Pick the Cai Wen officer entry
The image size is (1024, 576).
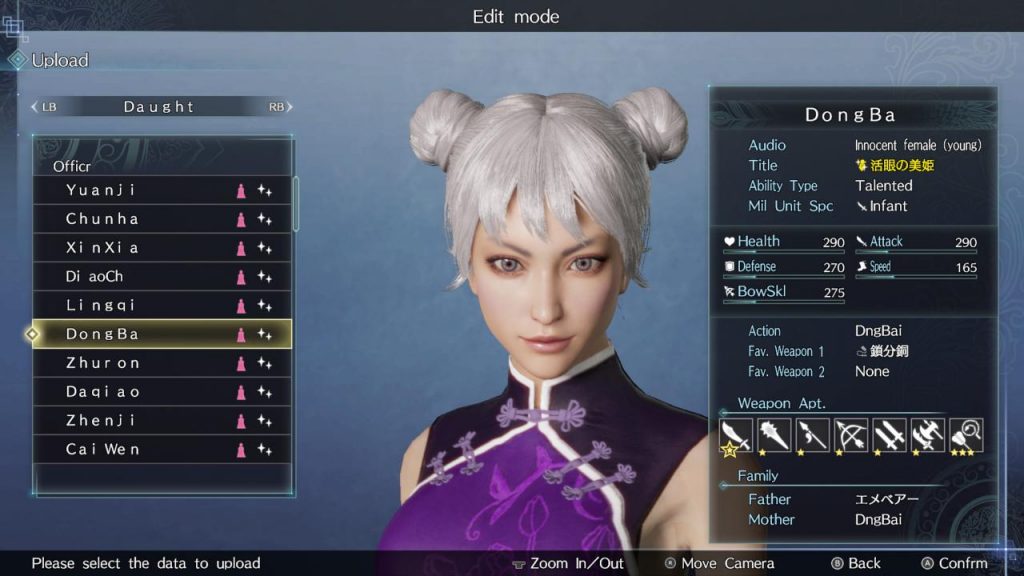click(x=162, y=450)
